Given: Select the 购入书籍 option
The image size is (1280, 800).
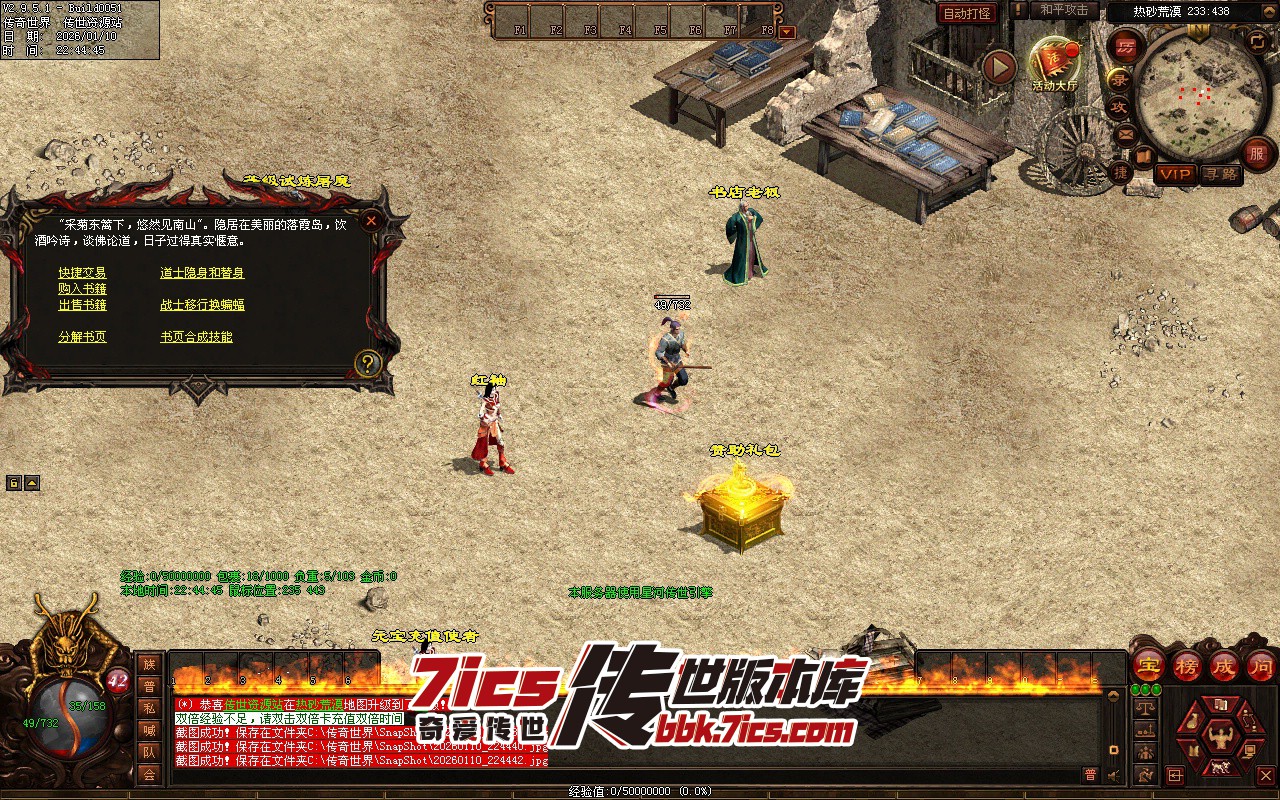Looking at the screenshot, I should click(82, 289).
